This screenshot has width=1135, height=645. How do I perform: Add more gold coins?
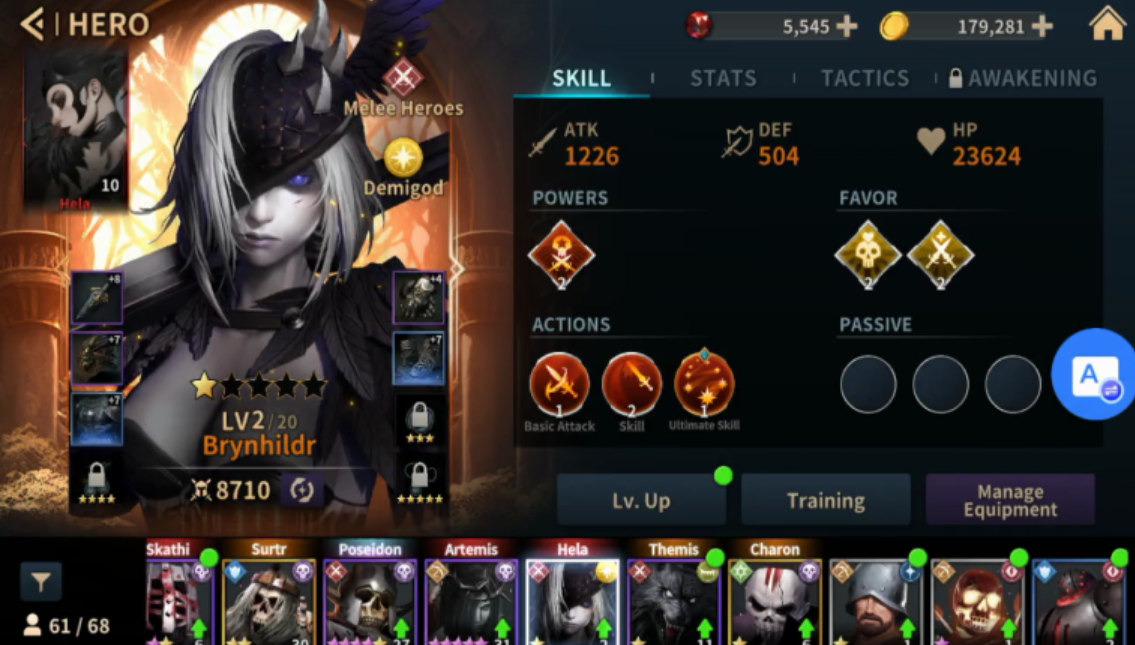click(1042, 27)
